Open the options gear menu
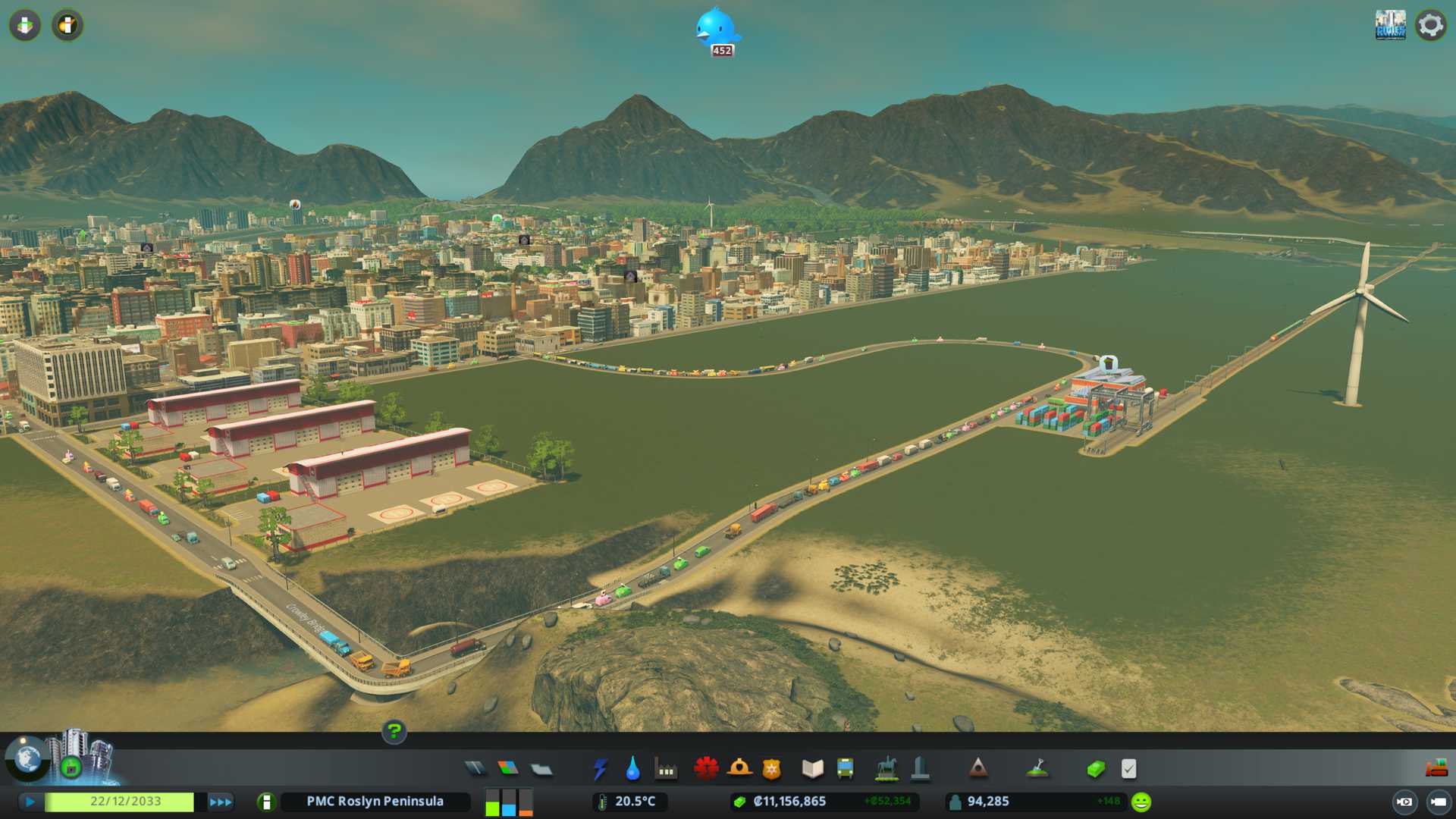 [x=1430, y=25]
